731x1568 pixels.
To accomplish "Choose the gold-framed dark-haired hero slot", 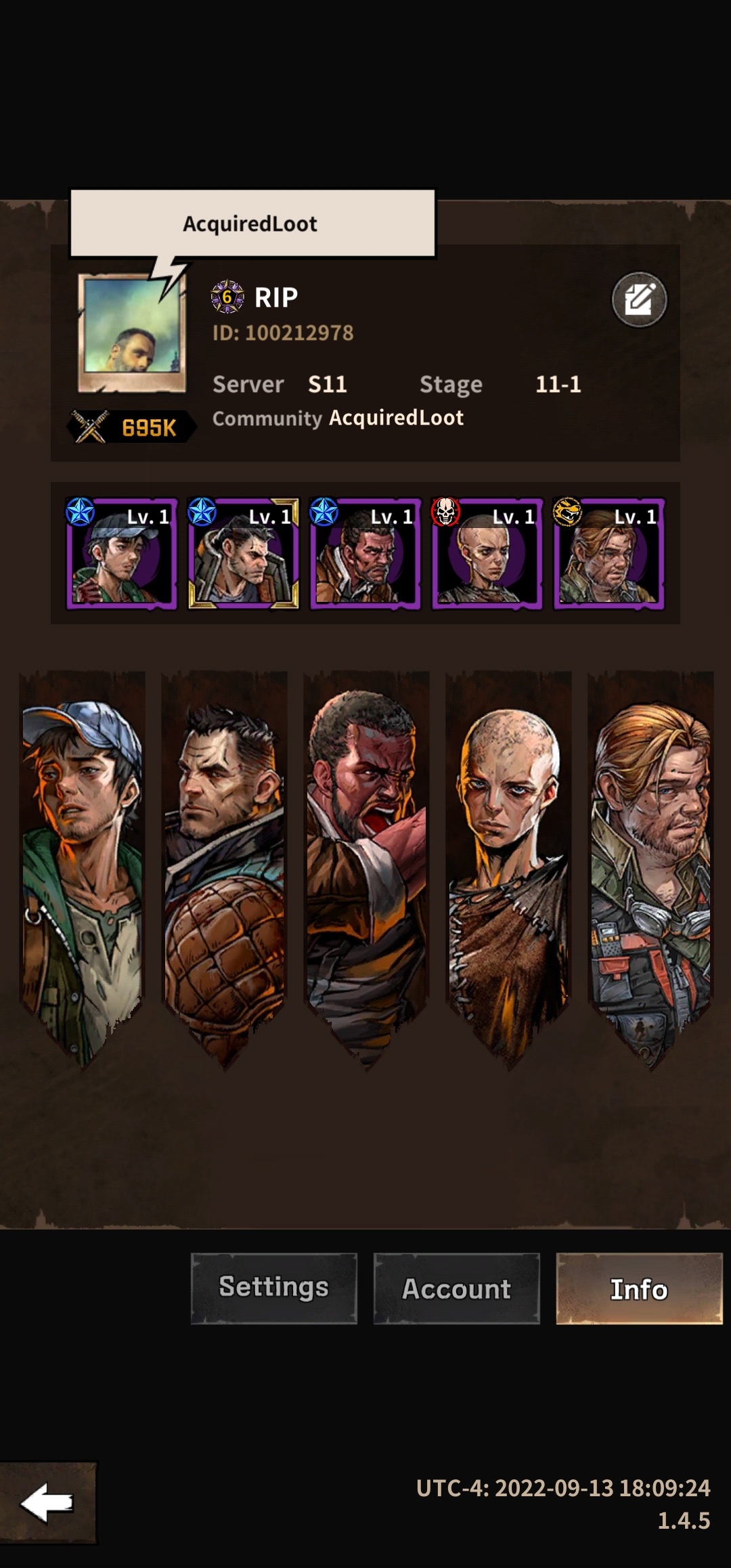I will [x=244, y=554].
